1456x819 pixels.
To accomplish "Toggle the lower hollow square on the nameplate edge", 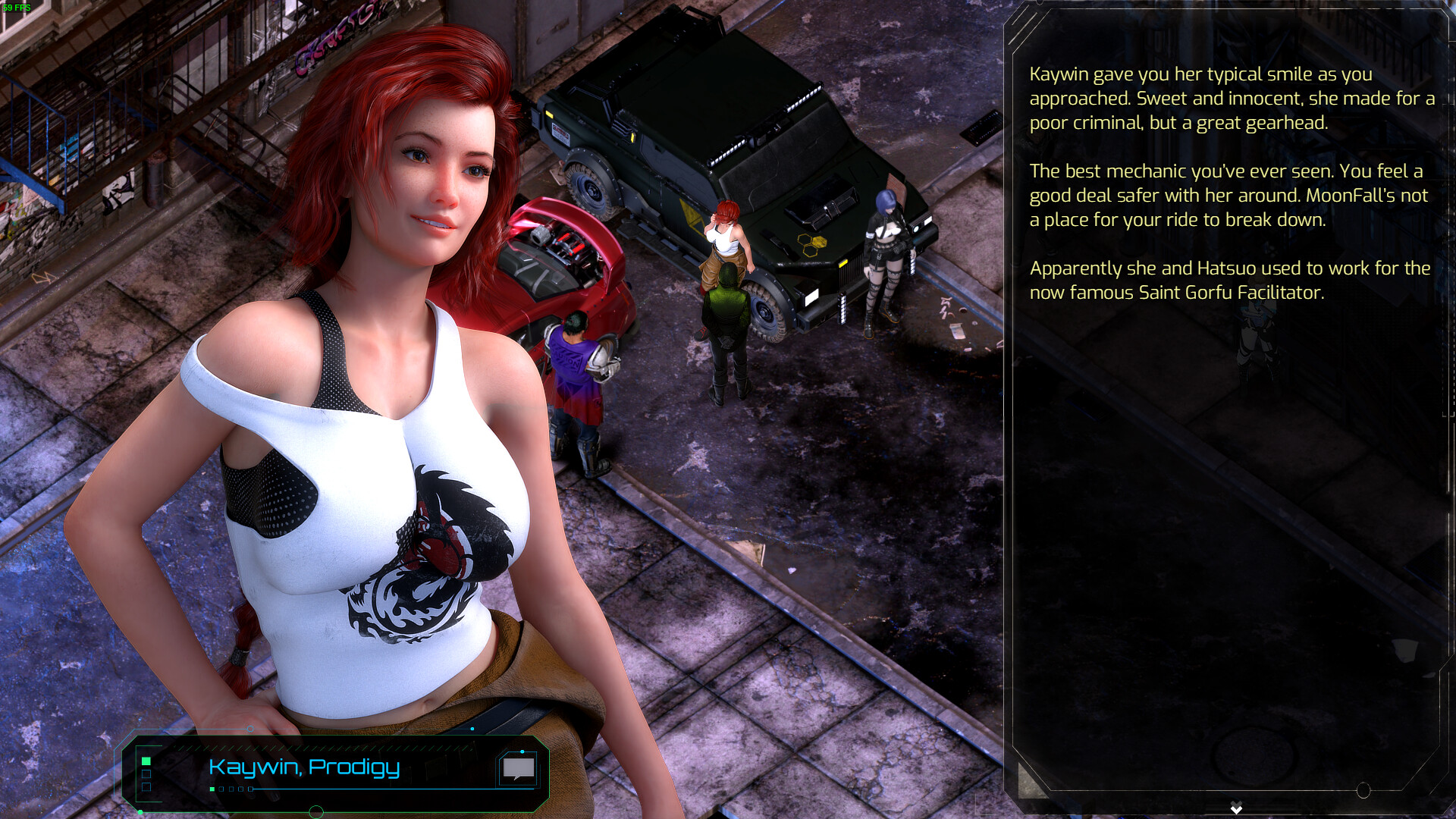I will [146, 787].
